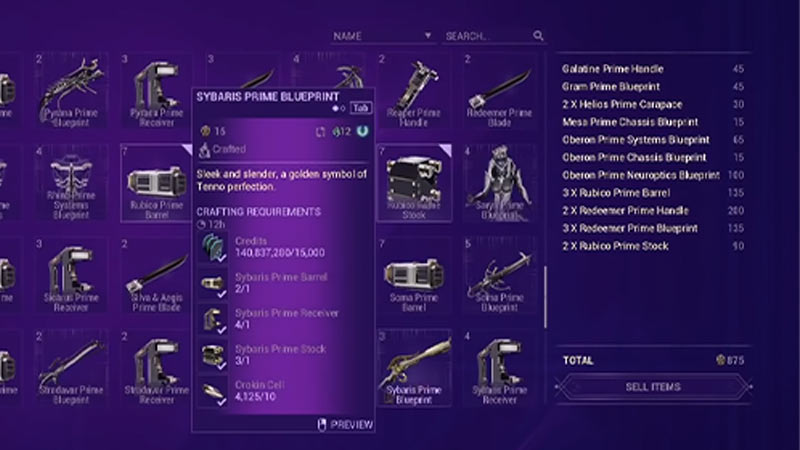800x450 pixels.
Task: Pick the Redeemer Prime Blade tile
Action: [x=501, y=93]
